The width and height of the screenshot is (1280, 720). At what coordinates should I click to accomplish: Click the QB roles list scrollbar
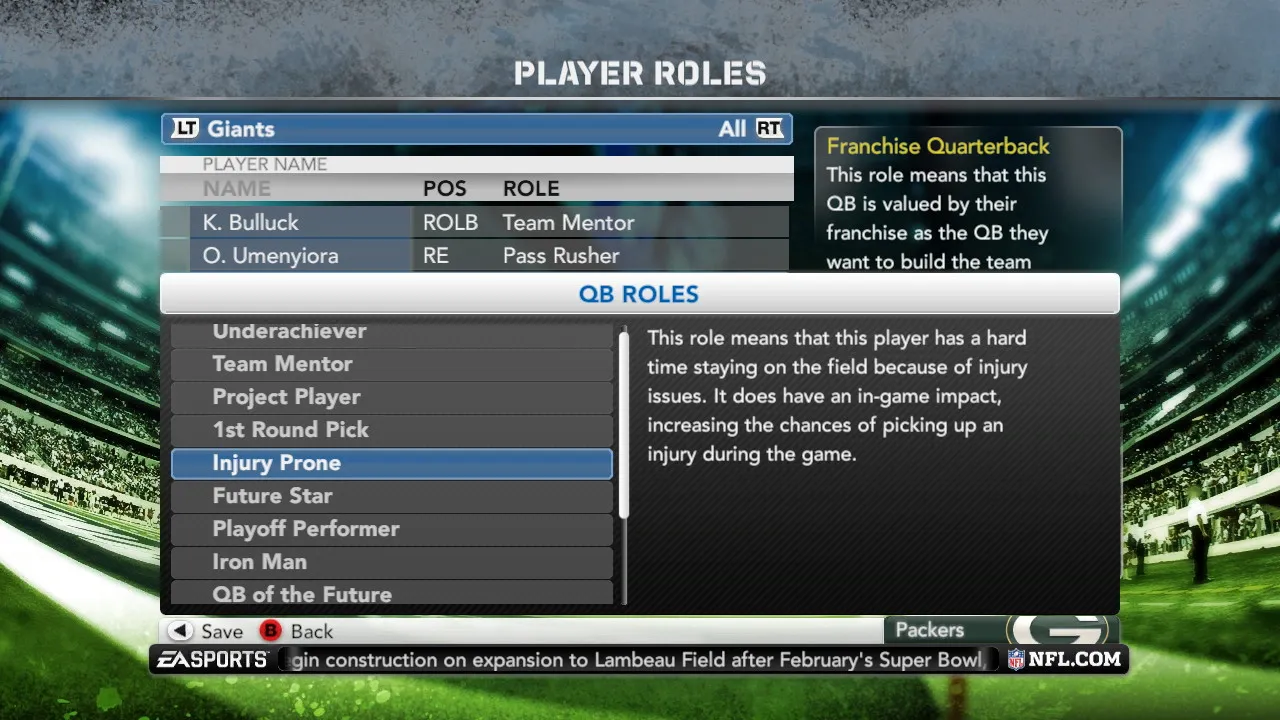pyautogui.click(x=624, y=425)
